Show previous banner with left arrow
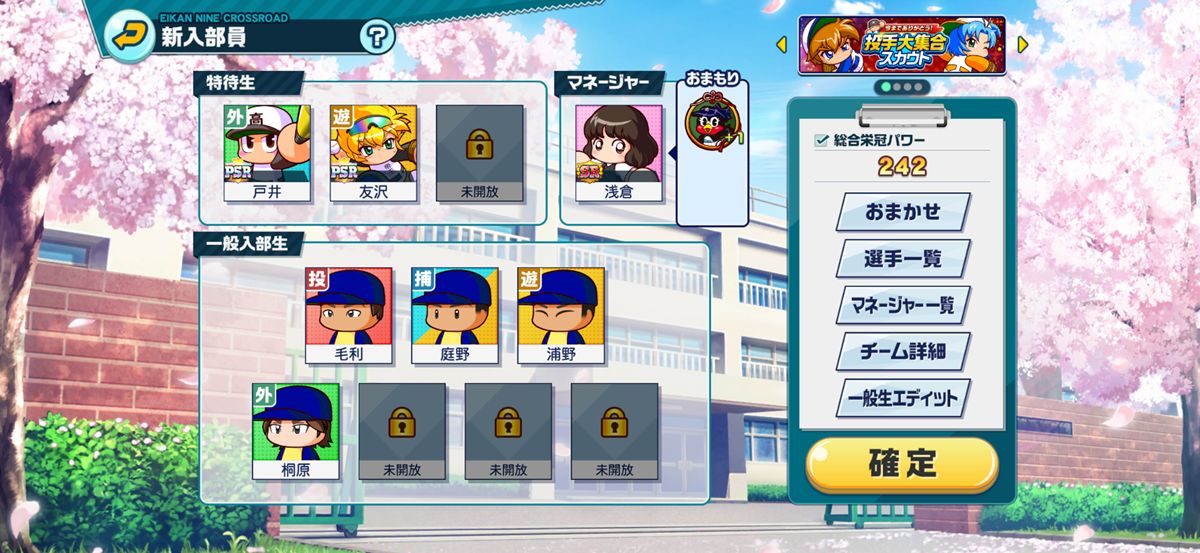 pyautogui.click(x=781, y=44)
